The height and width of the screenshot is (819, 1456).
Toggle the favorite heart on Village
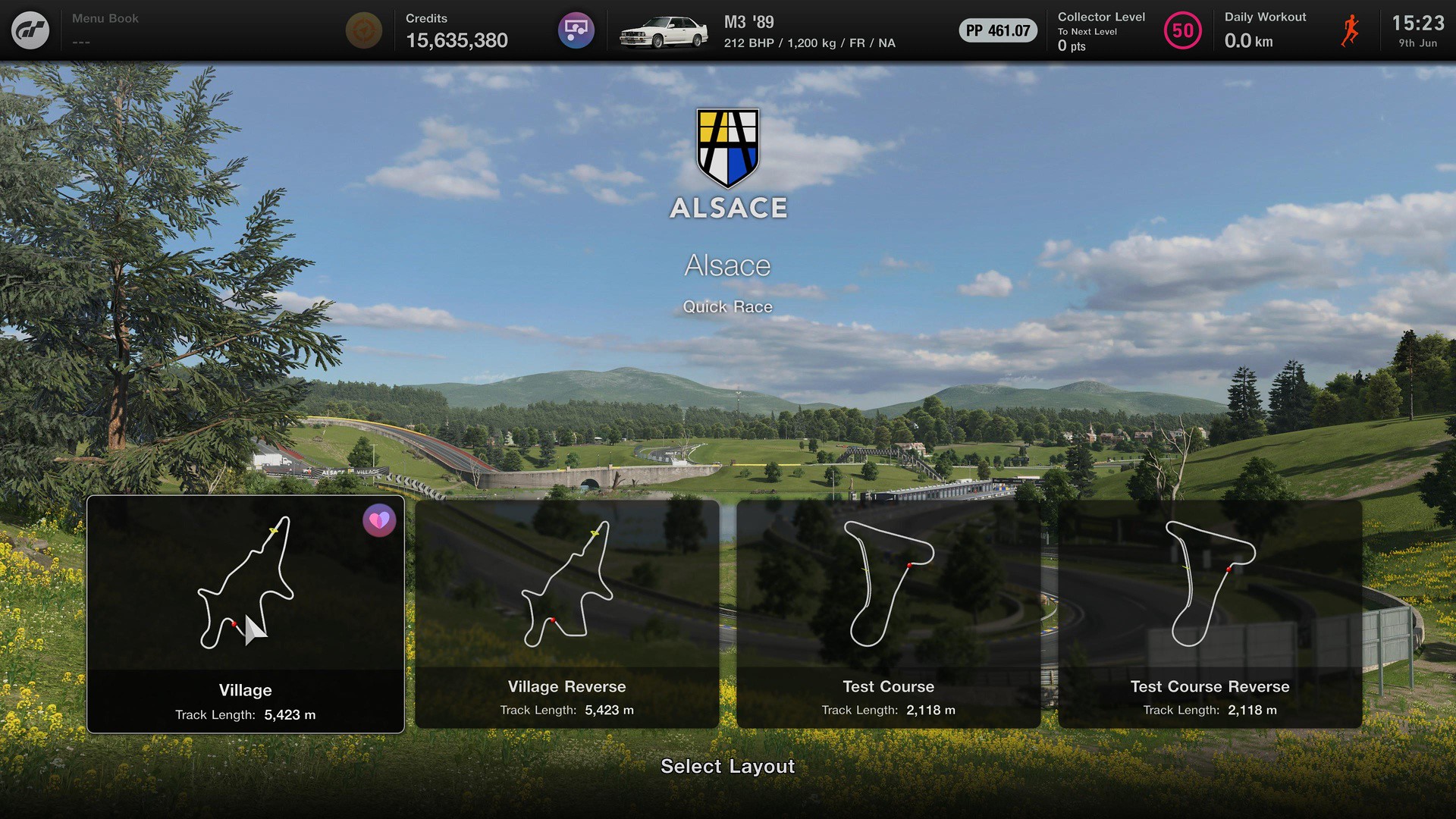coord(379,520)
